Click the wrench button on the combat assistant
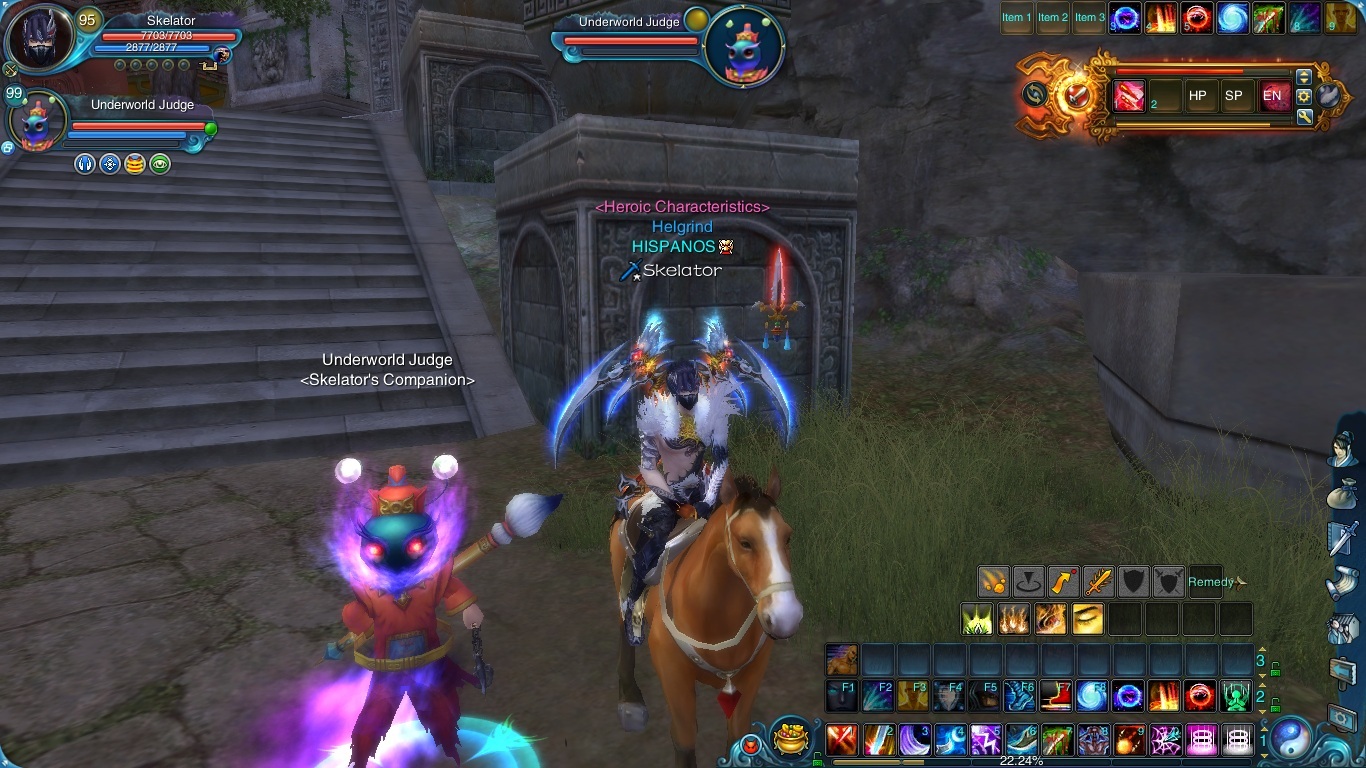This screenshot has height=768, width=1366. click(x=1304, y=117)
